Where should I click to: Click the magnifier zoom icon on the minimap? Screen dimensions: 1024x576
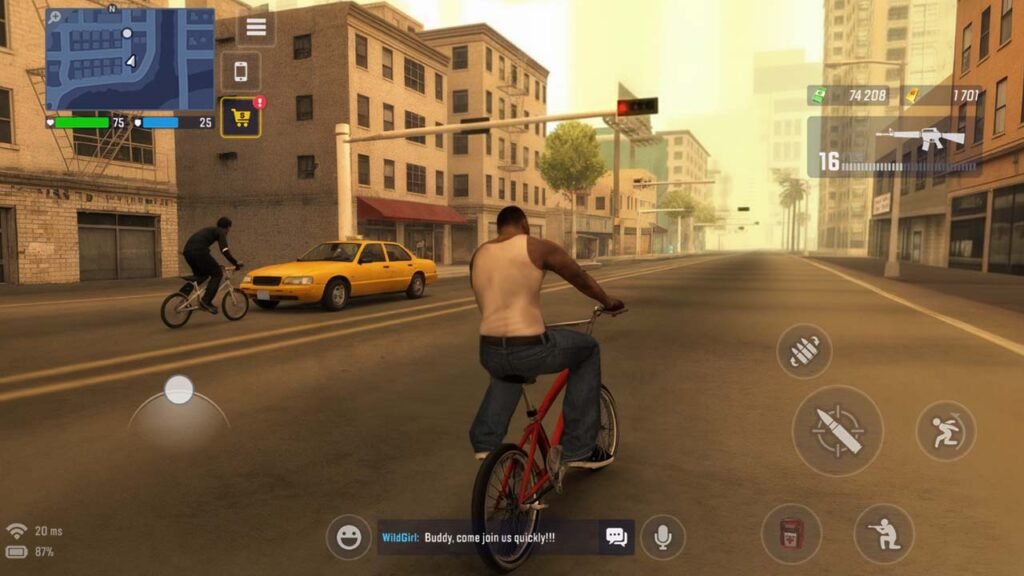pos(53,17)
